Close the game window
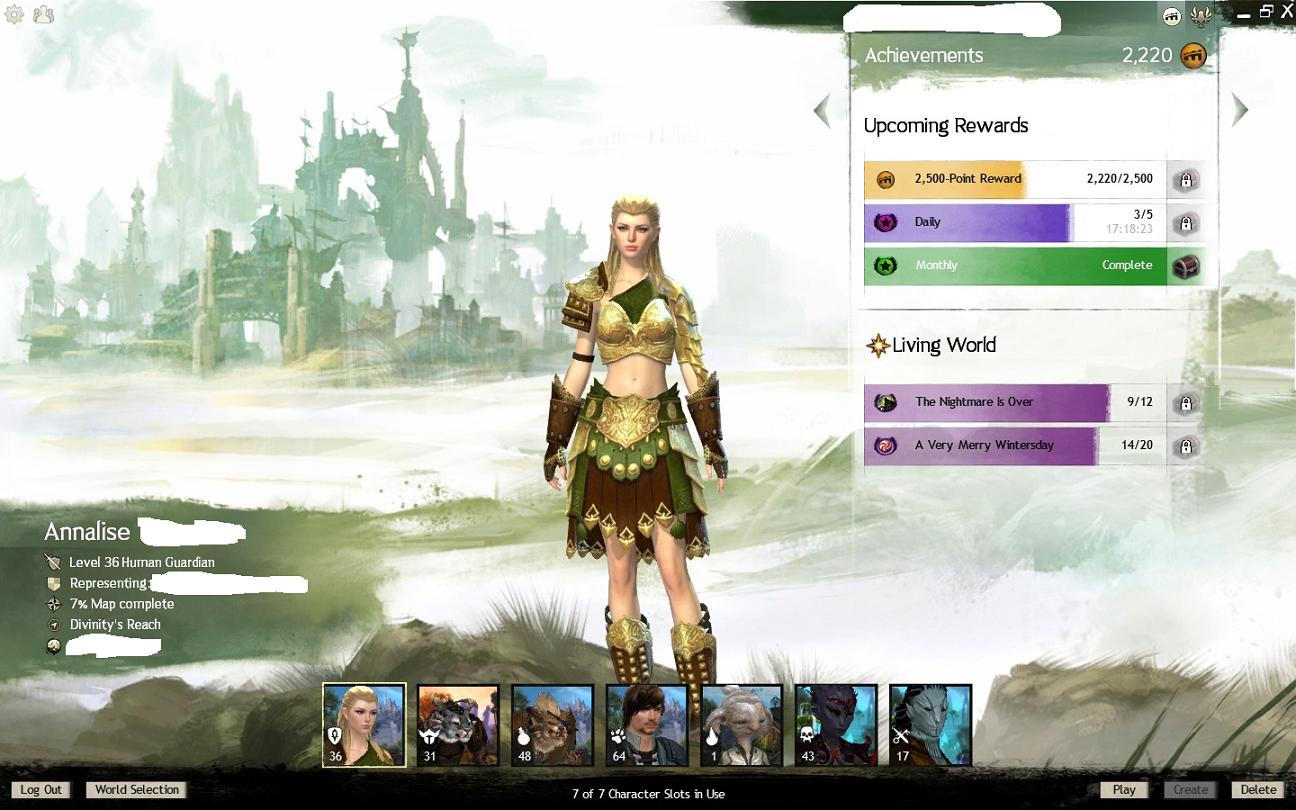 point(1286,12)
